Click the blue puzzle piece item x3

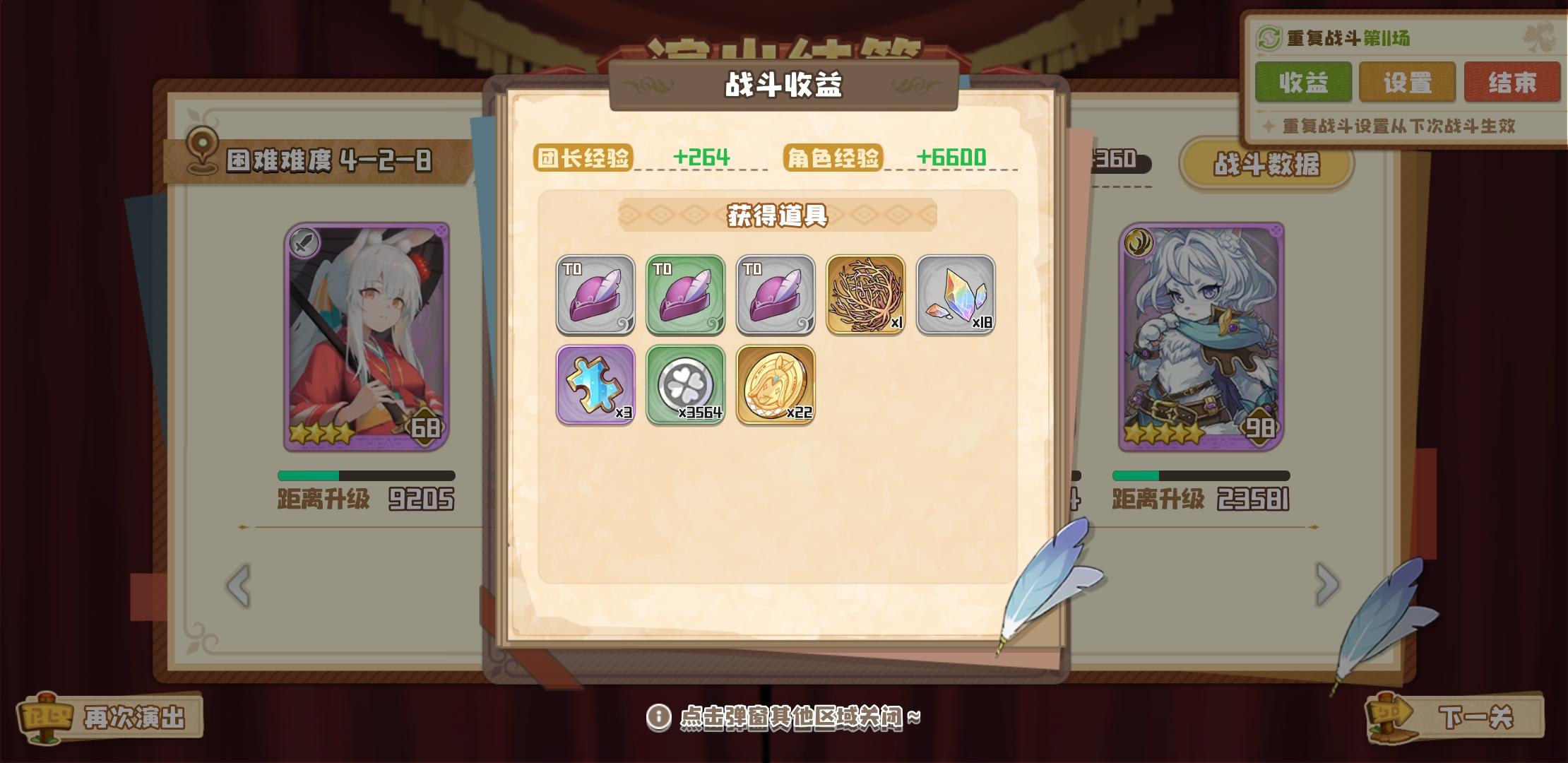click(x=595, y=386)
